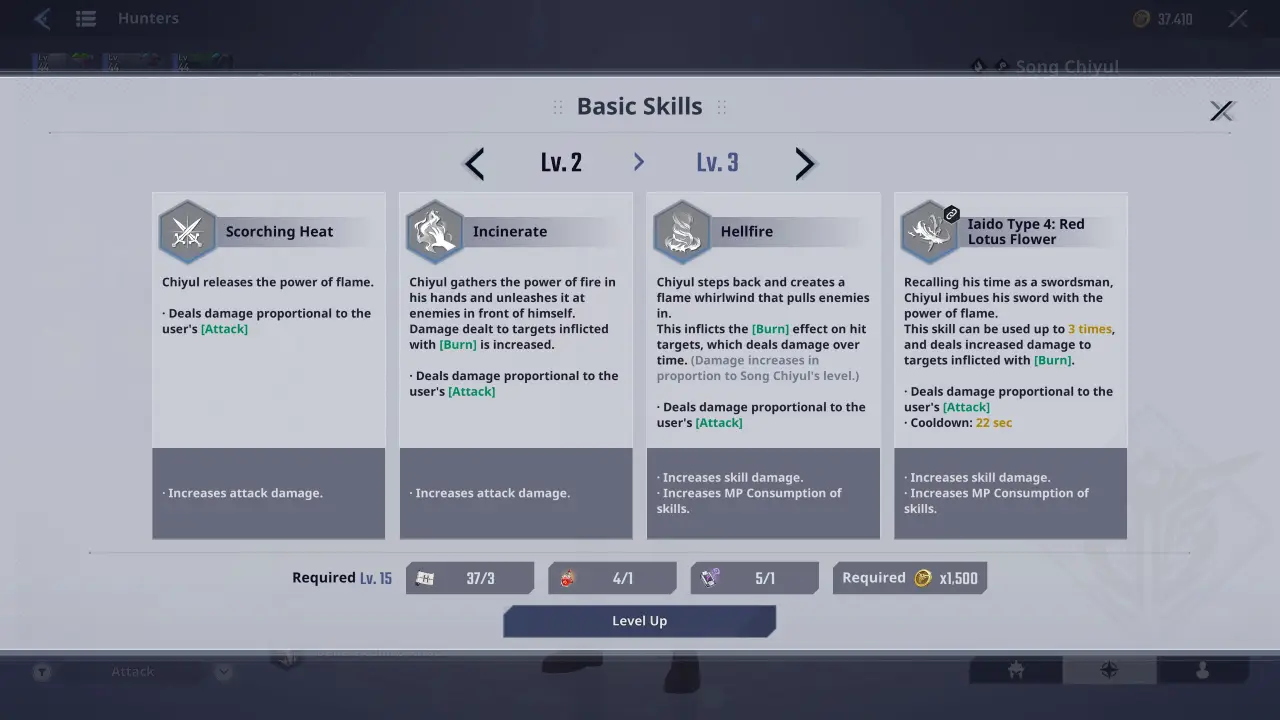This screenshot has width=1280, height=720.
Task: Toggle the Attack mode icon in bottom bar
Action: click(41, 671)
